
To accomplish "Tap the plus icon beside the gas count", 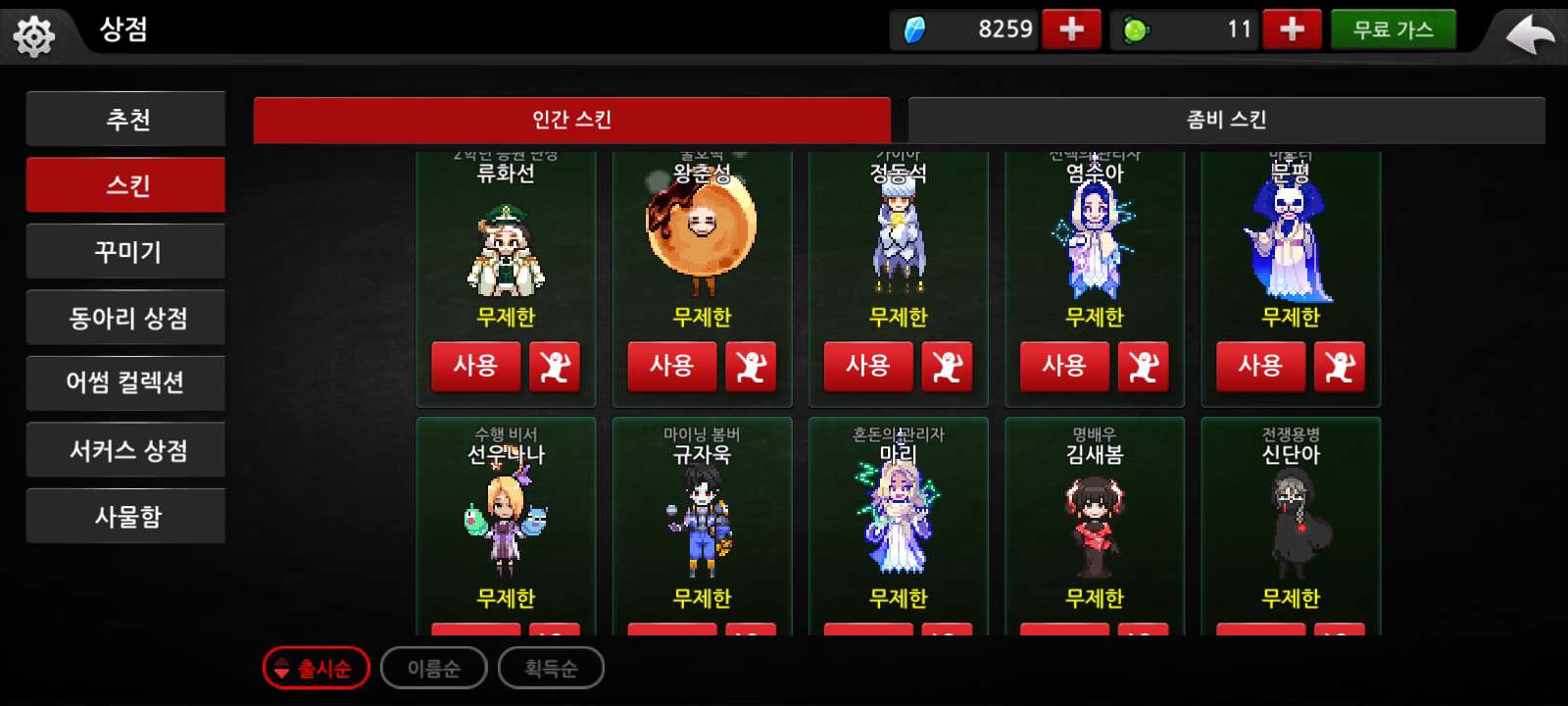I will (1292, 28).
